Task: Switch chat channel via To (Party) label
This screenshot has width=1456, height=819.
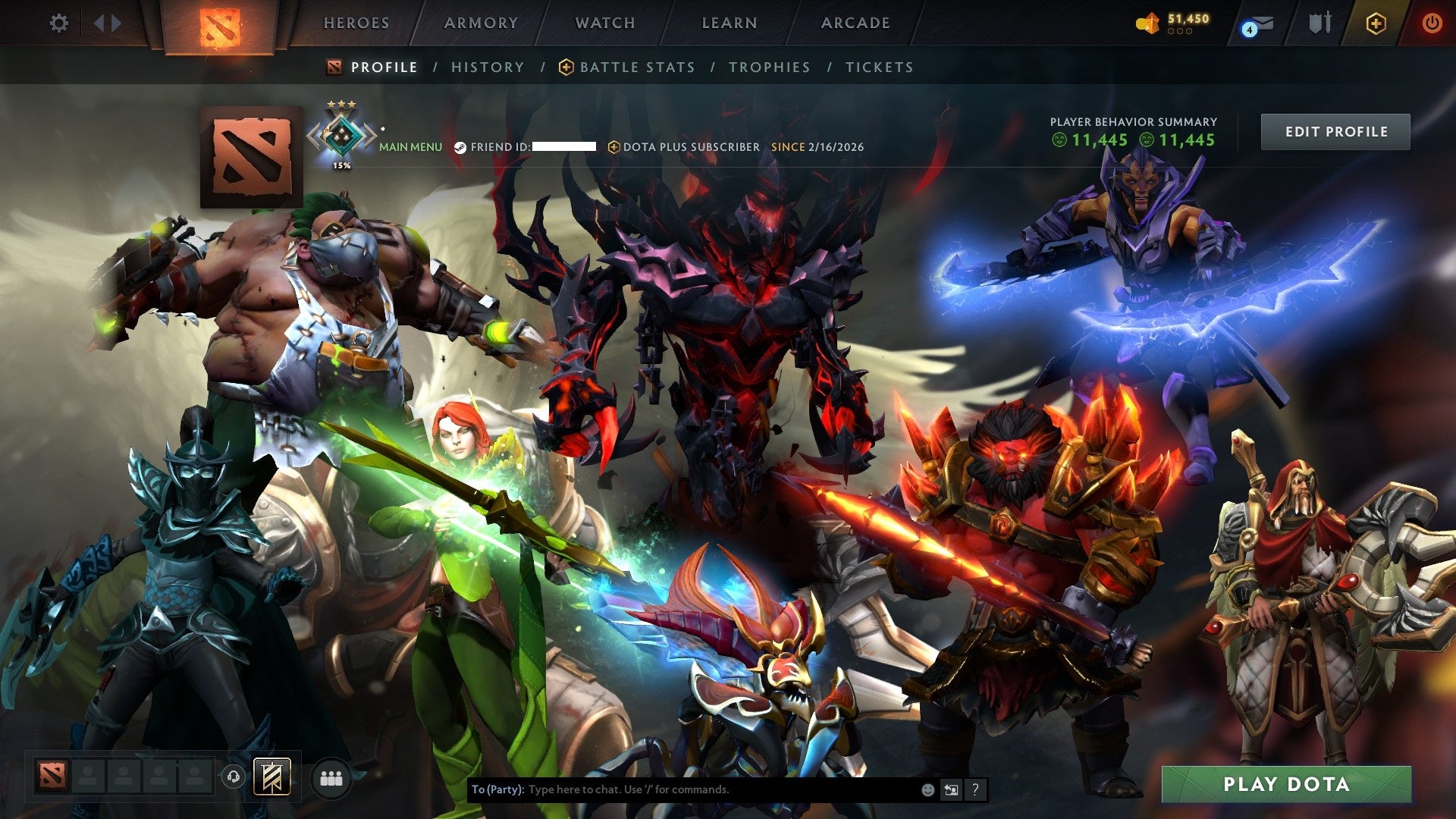Action: click(497, 789)
